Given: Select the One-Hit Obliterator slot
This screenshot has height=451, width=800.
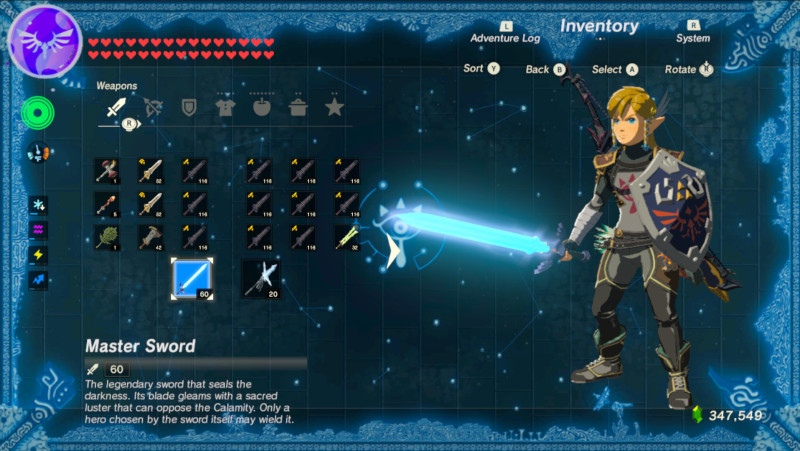Looking at the screenshot, I should (260, 276).
